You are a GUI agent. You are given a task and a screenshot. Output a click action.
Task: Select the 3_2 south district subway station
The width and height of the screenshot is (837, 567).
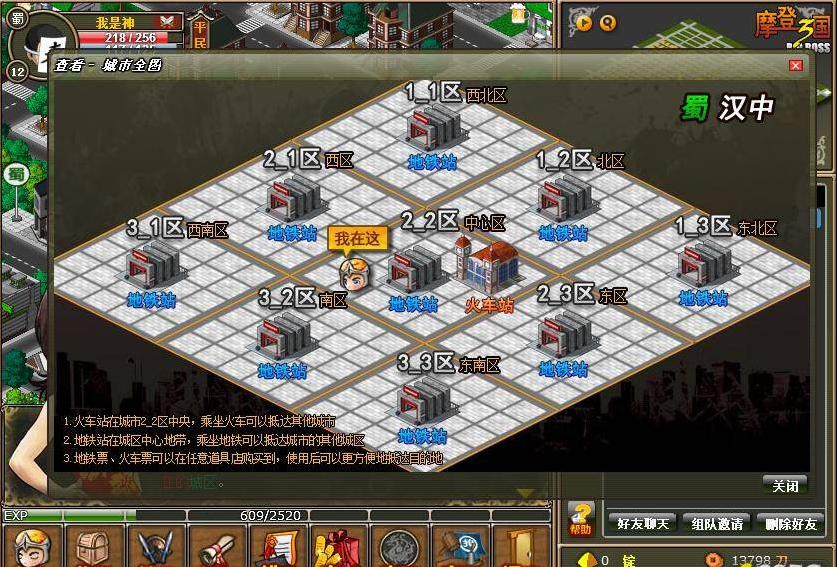[x=282, y=337]
